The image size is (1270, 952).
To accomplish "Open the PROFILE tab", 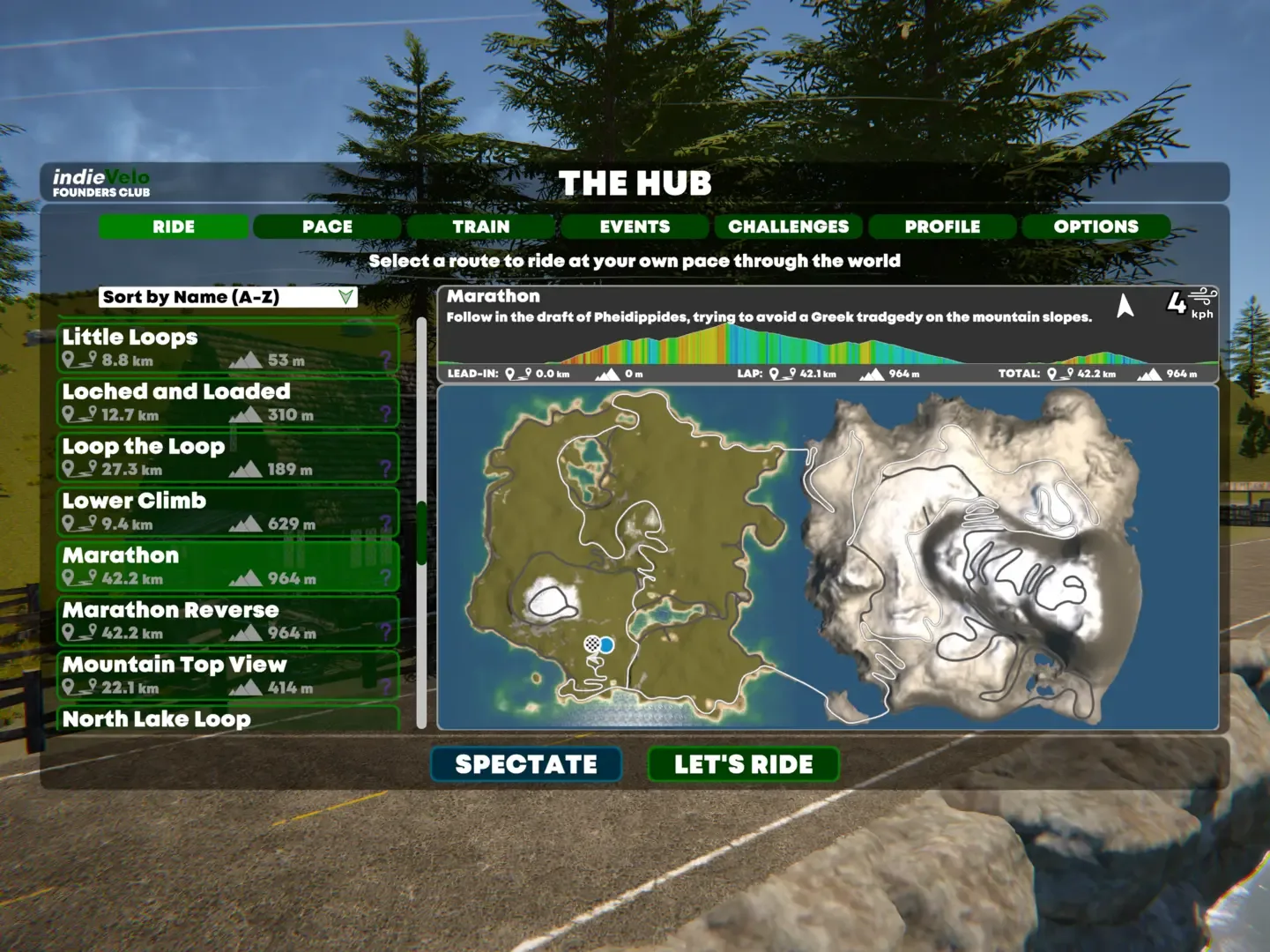I will (x=942, y=227).
